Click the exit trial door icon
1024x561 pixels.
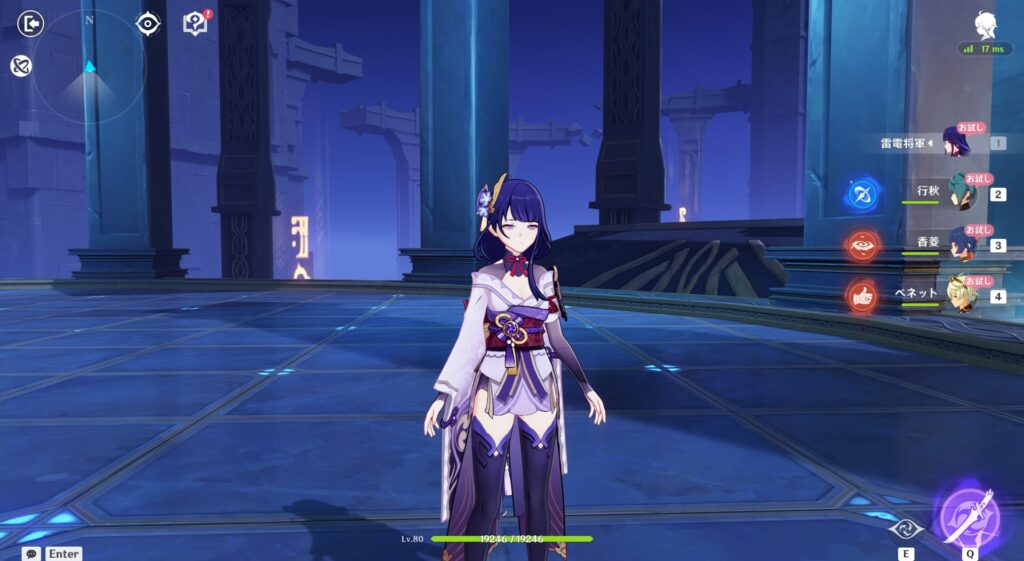31,23
